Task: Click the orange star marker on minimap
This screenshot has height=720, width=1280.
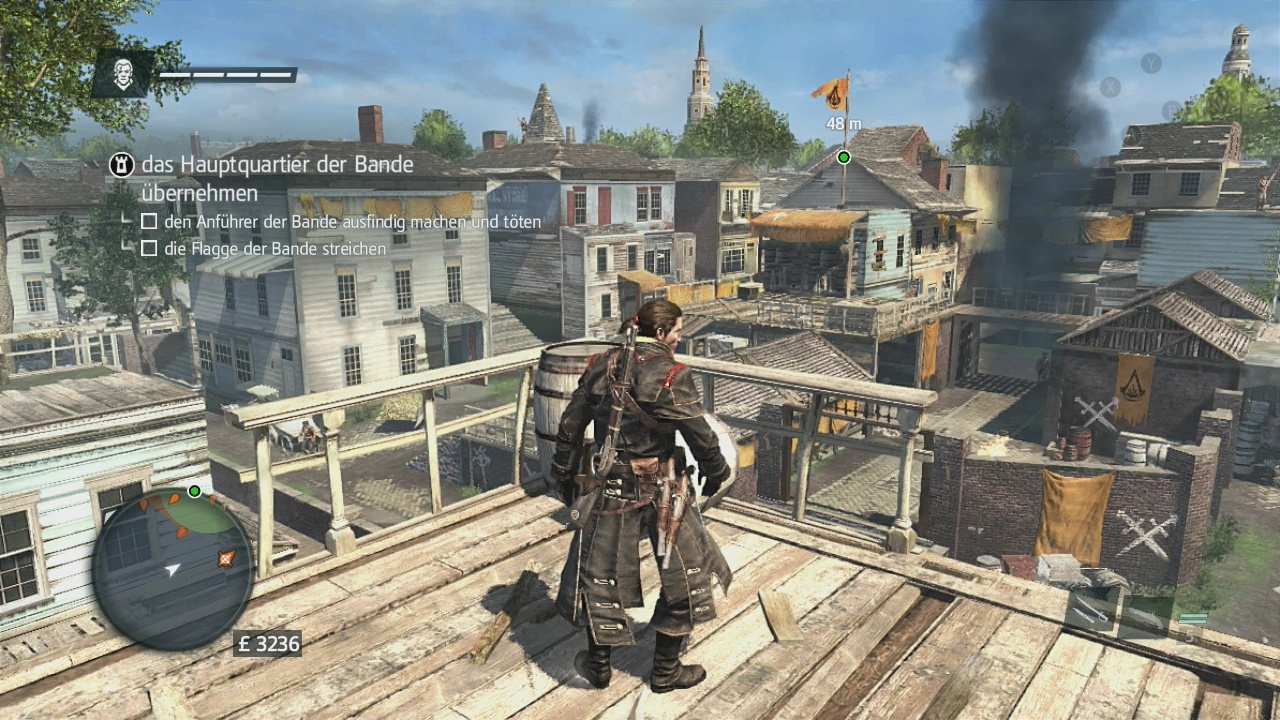Action: [226, 558]
